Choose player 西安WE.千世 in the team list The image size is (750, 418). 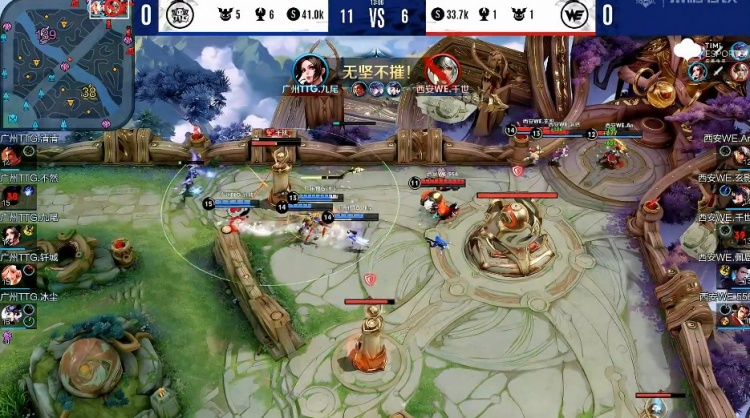738,233
